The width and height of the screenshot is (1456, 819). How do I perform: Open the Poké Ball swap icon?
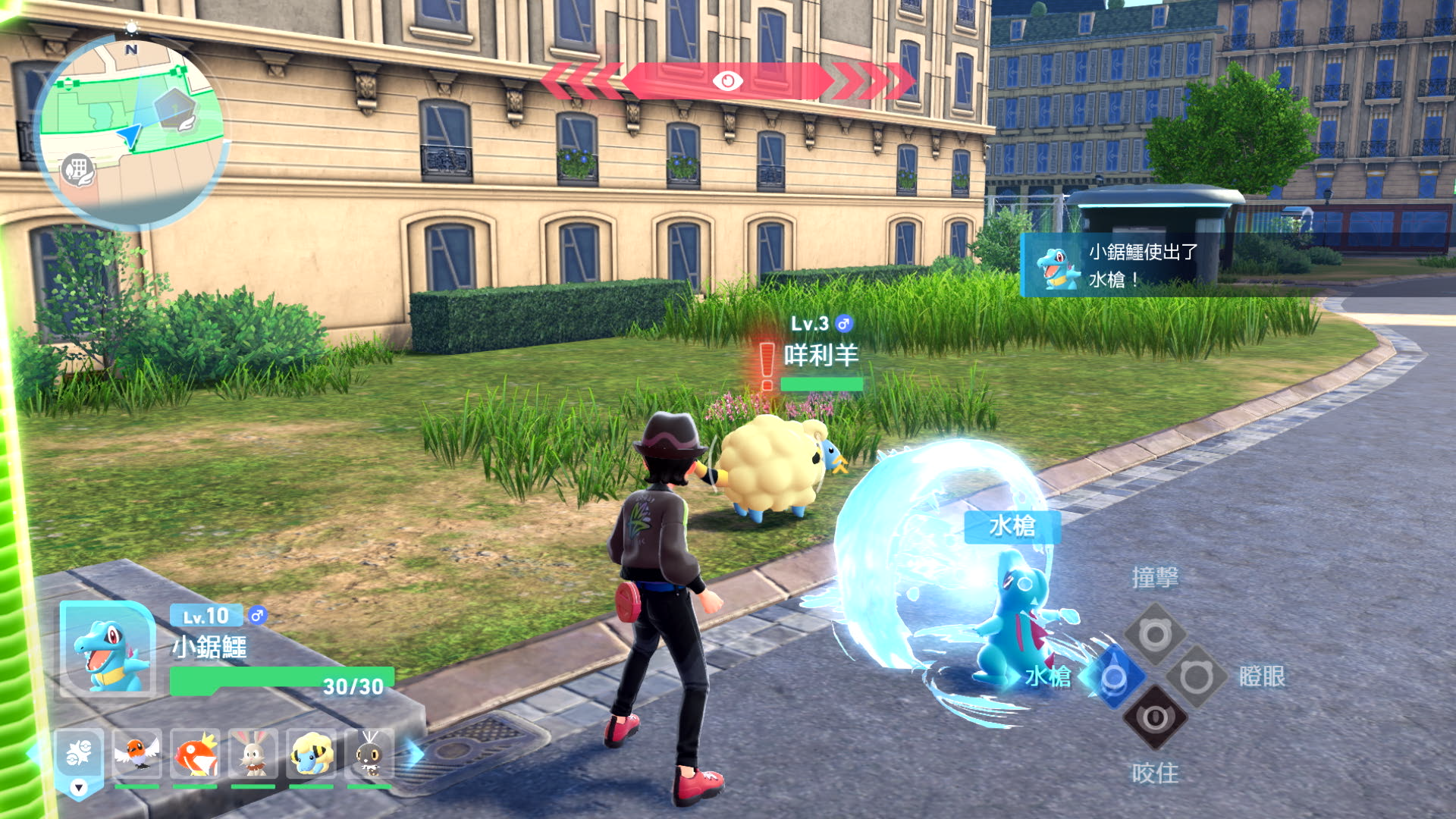[79, 752]
